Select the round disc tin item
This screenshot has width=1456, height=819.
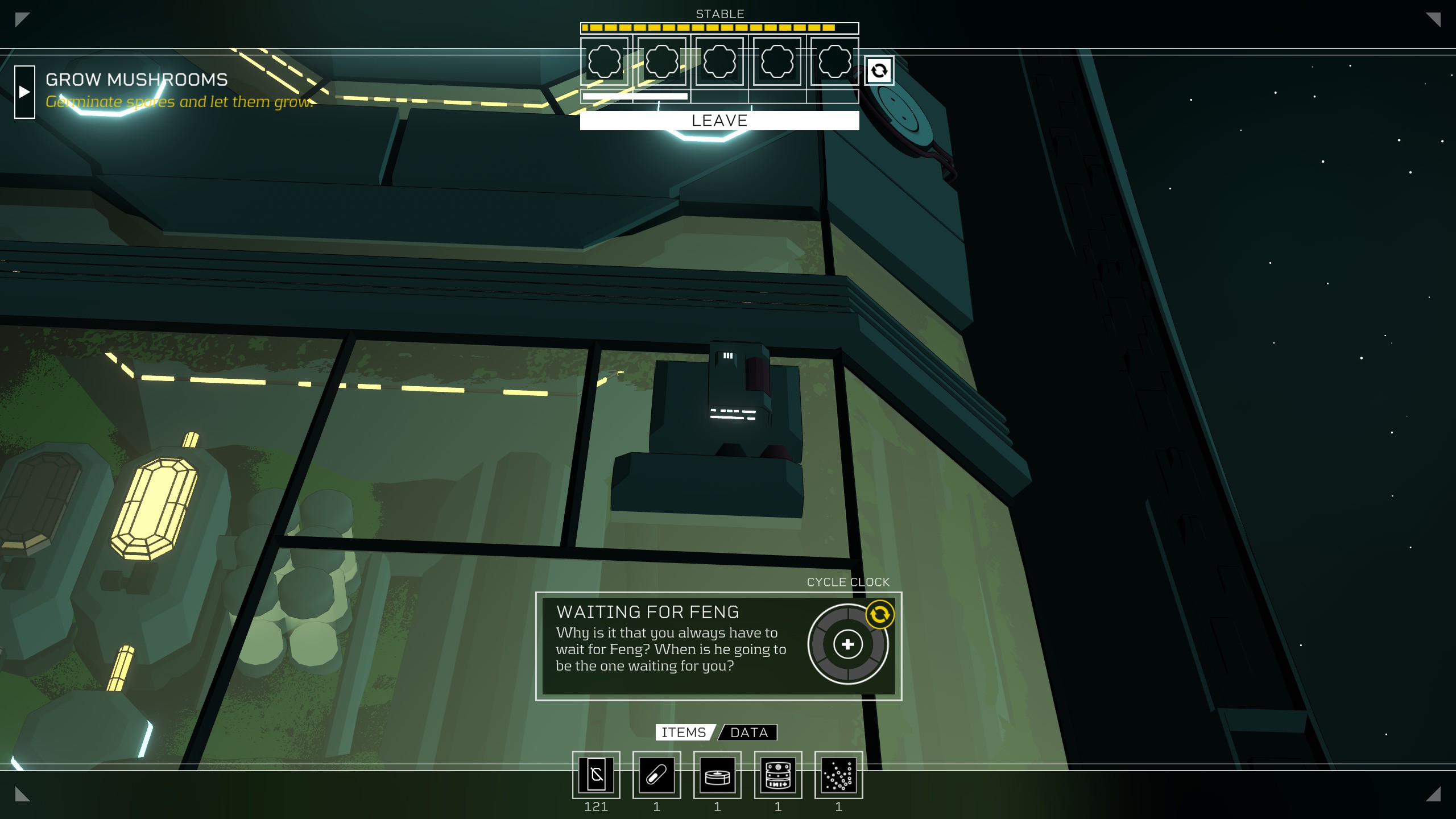pyautogui.click(x=717, y=775)
